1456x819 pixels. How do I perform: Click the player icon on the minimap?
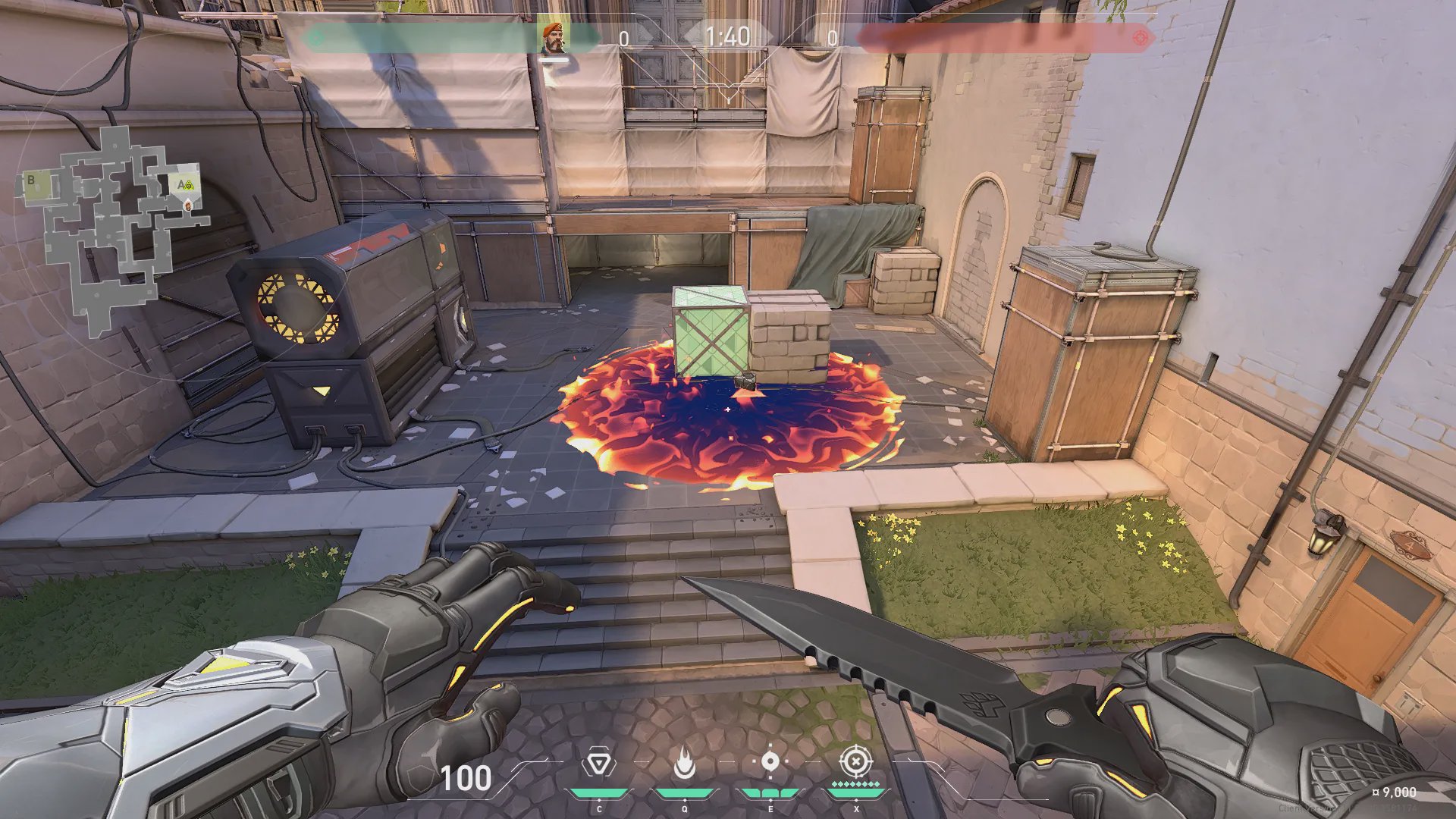click(187, 205)
